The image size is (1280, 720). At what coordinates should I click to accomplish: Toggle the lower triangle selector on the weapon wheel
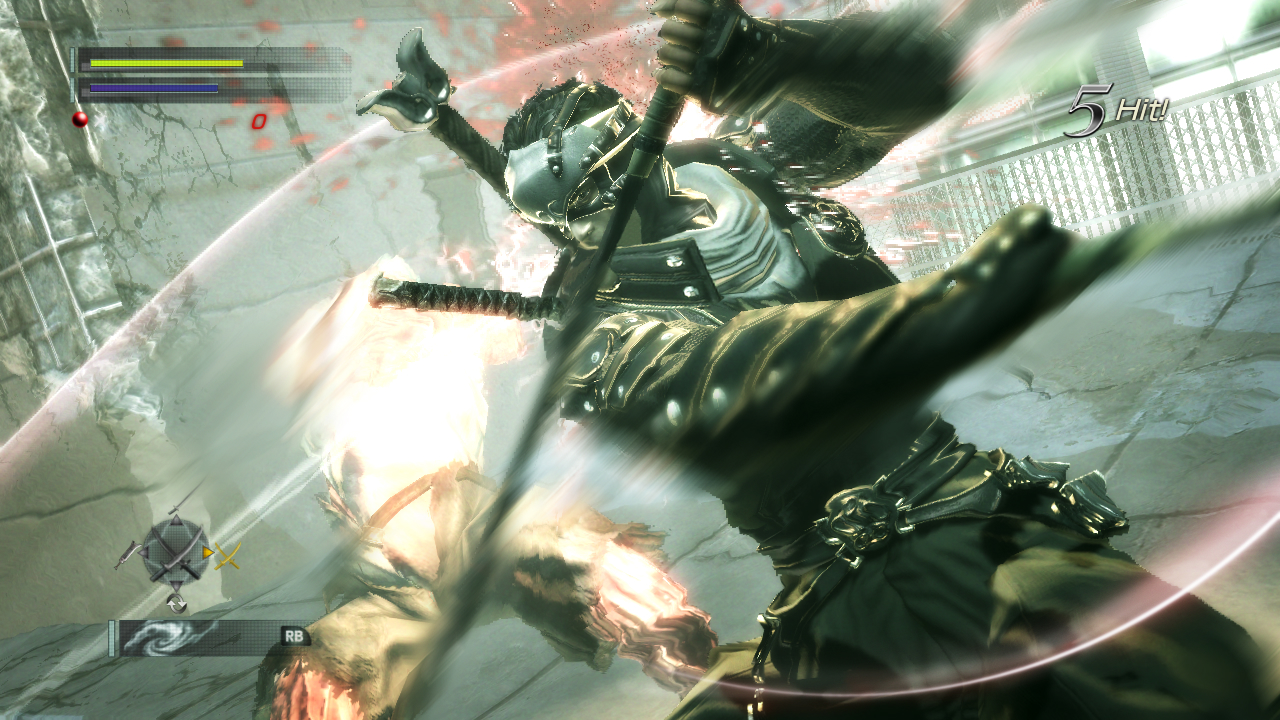(x=176, y=584)
